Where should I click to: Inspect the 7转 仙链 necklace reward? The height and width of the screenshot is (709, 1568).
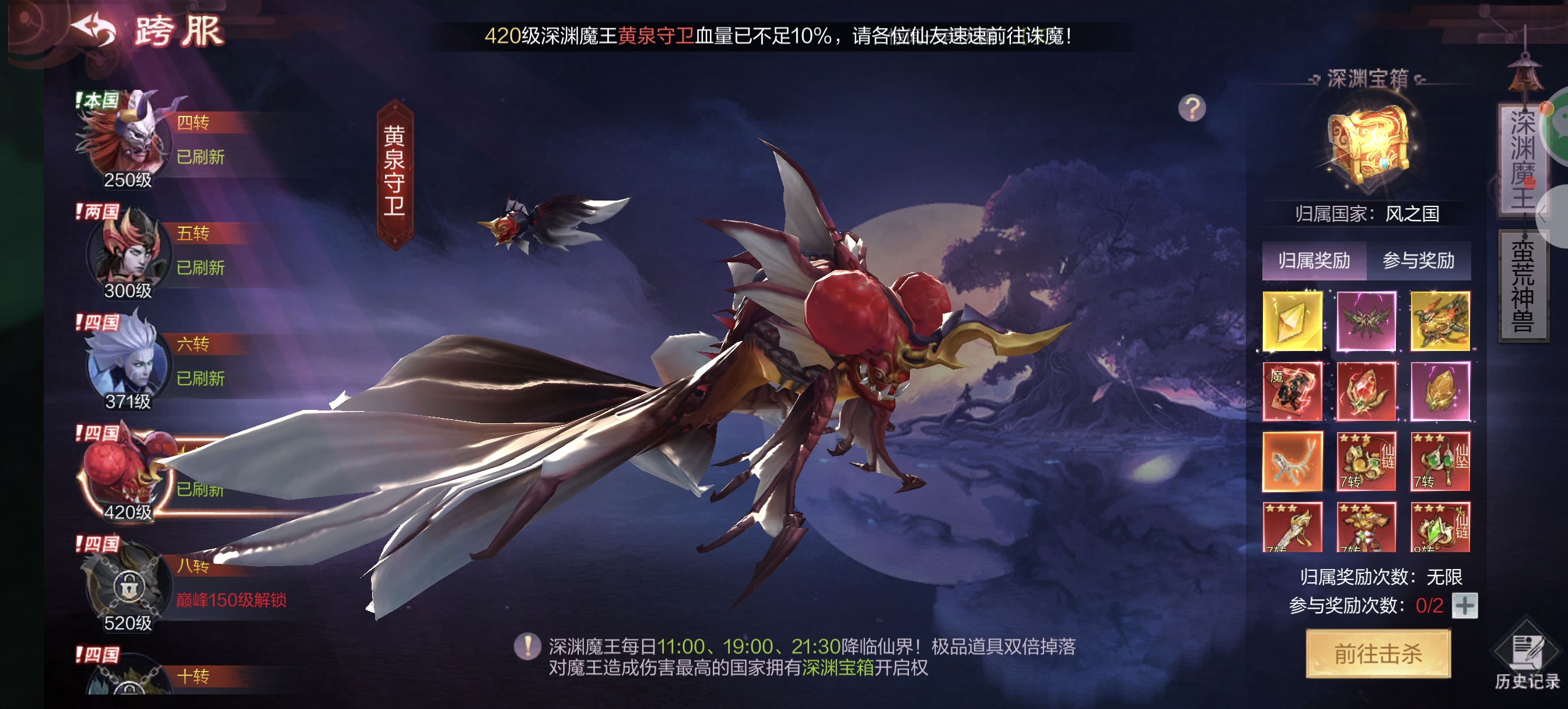click(x=1366, y=461)
